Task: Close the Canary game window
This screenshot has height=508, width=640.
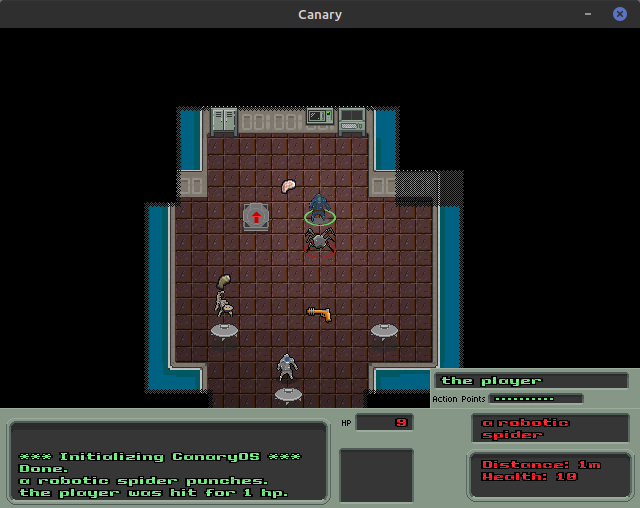Action: (619, 14)
